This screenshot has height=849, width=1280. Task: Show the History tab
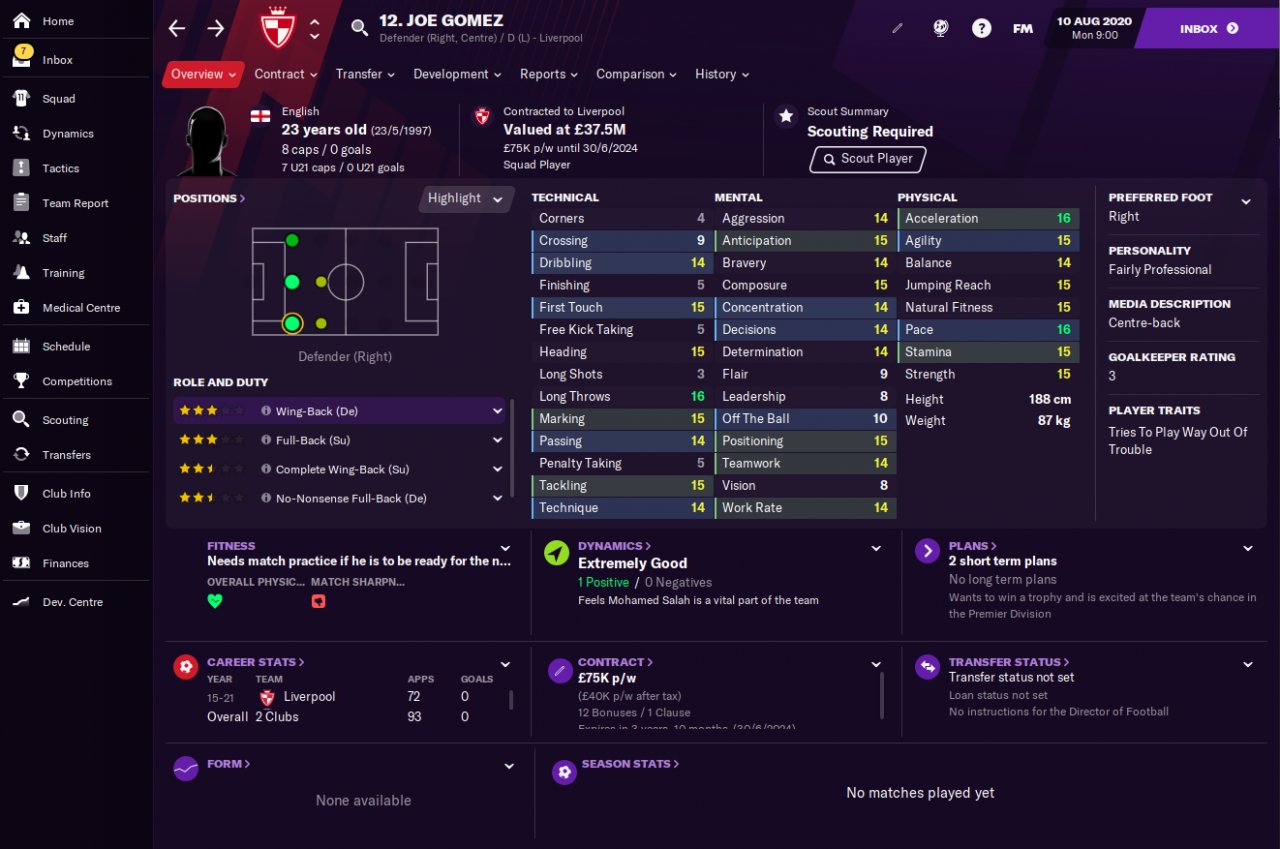(x=721, y=74)
